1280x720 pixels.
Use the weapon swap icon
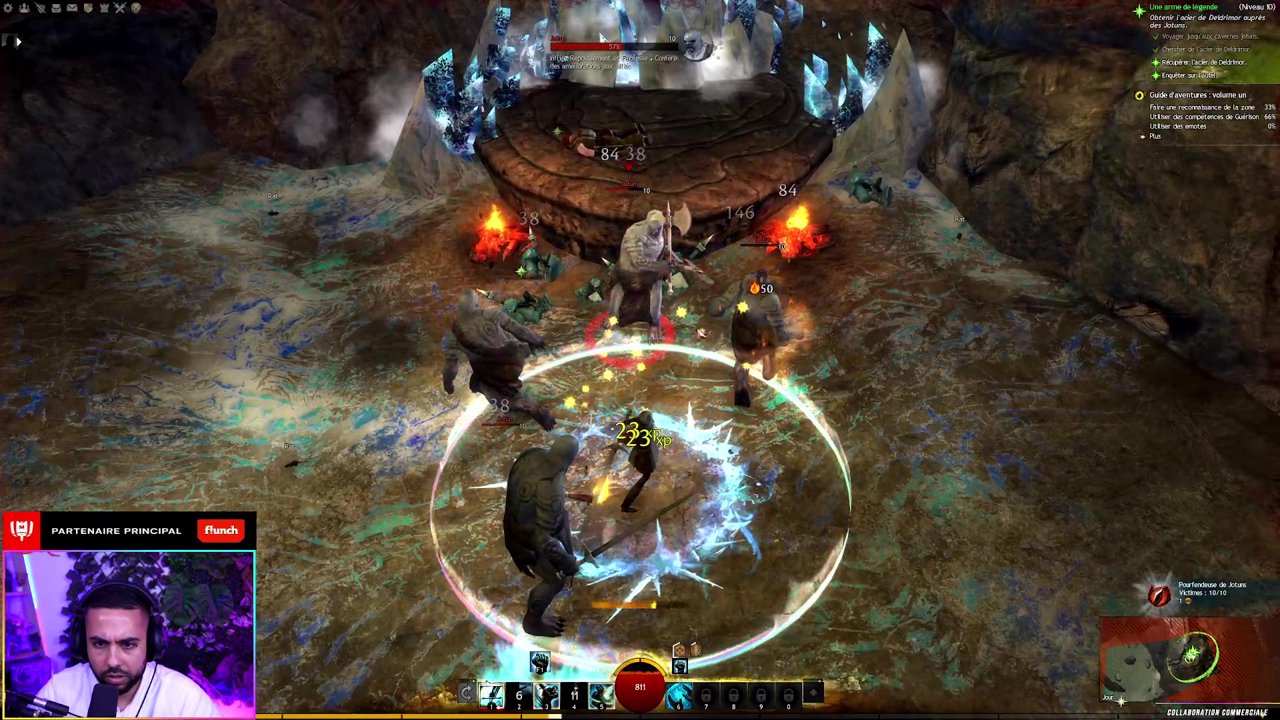coord(467,691)
